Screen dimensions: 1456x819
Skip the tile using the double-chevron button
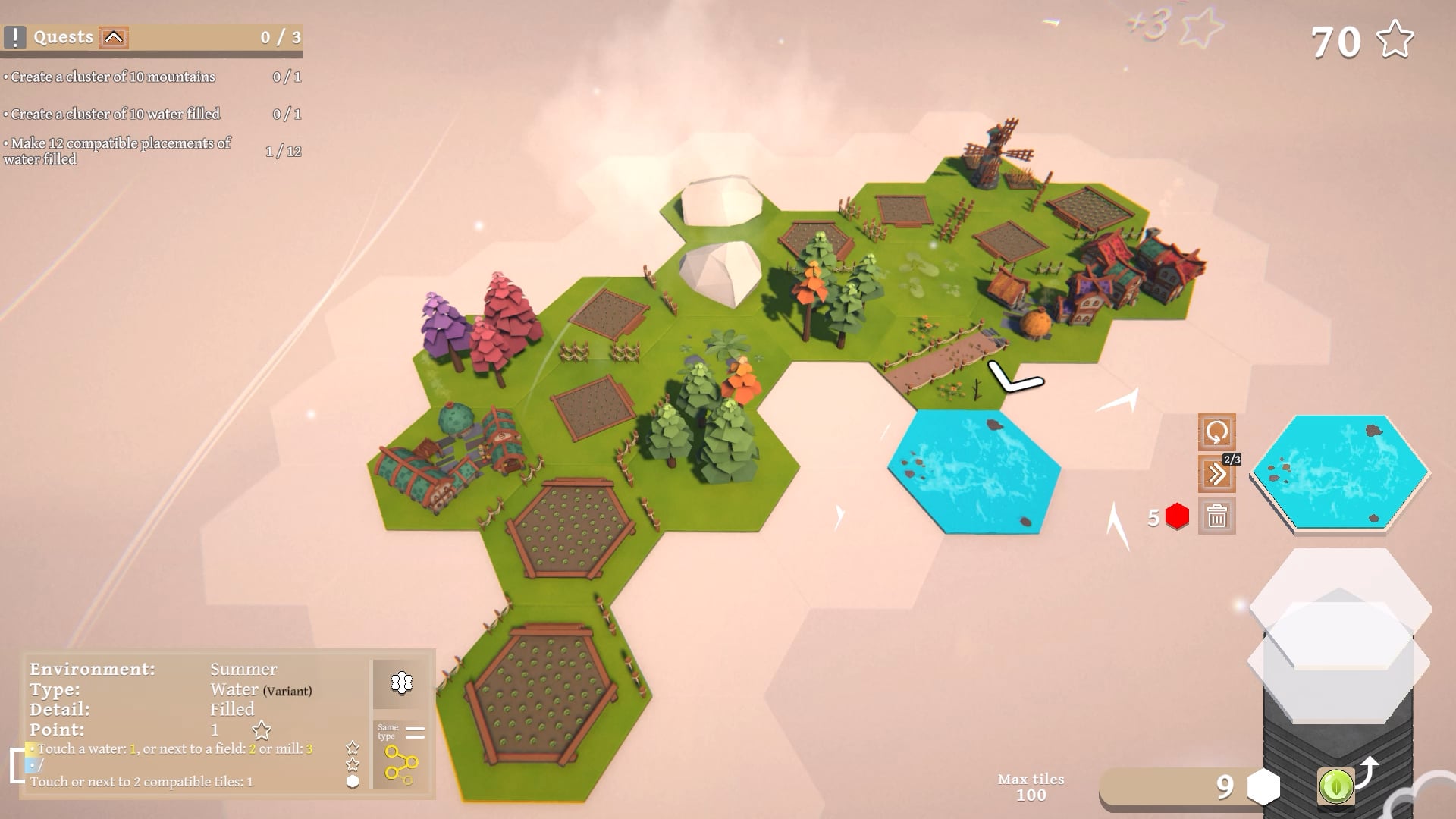1216,475
